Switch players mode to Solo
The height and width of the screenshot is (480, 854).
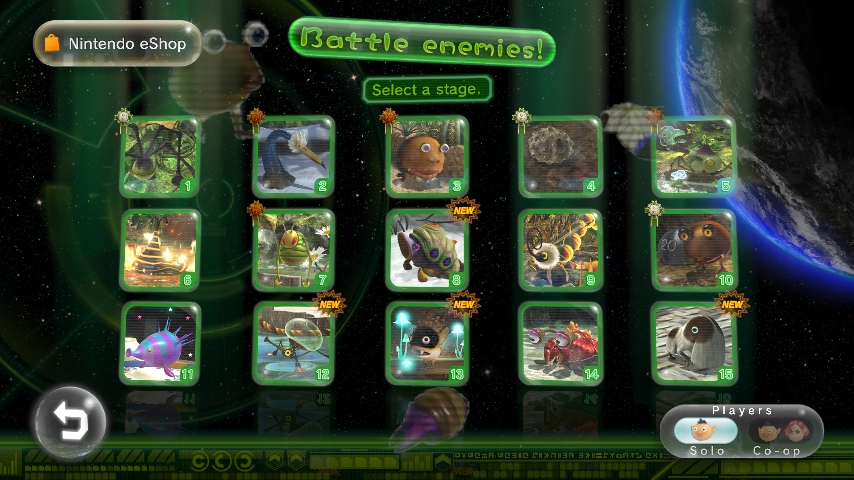pos(706,432)
